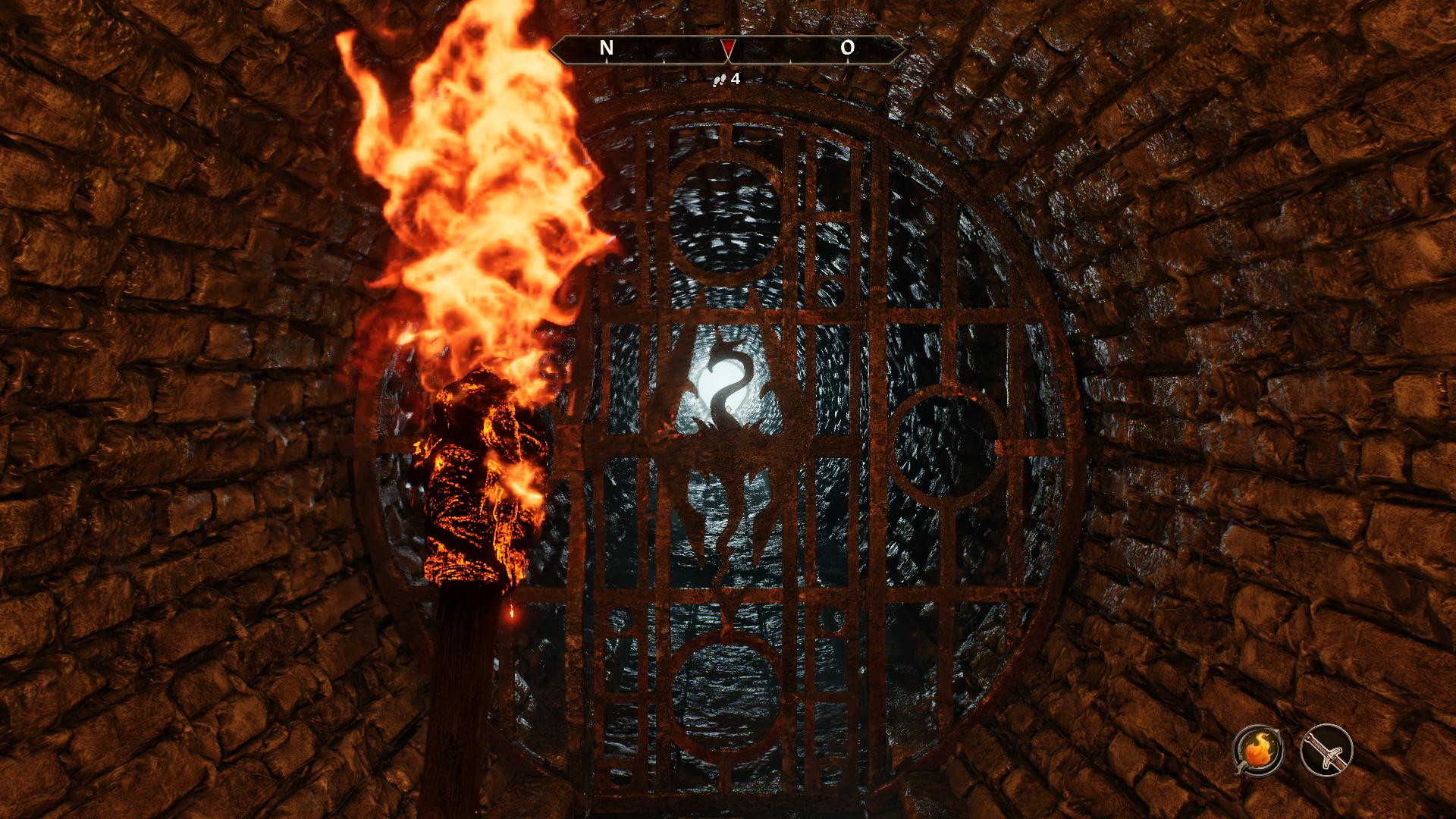Select the sword weapon icon
The image size is (1456, 819).
point(1326,749)
